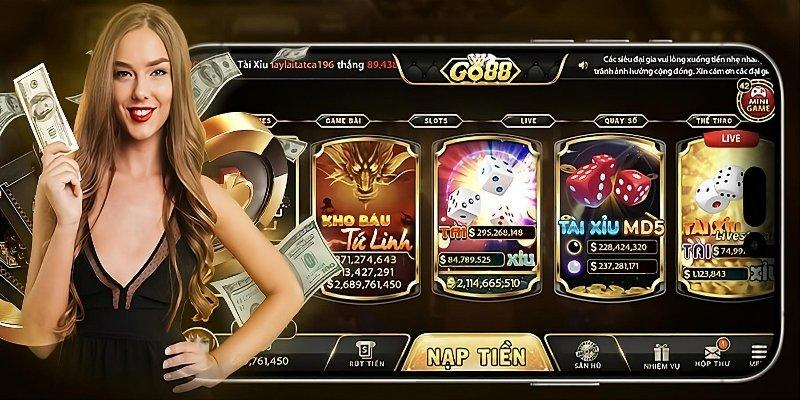Select the Slots category tab
The width and height of the screenshot is (800, 400).
click(435, 120)
